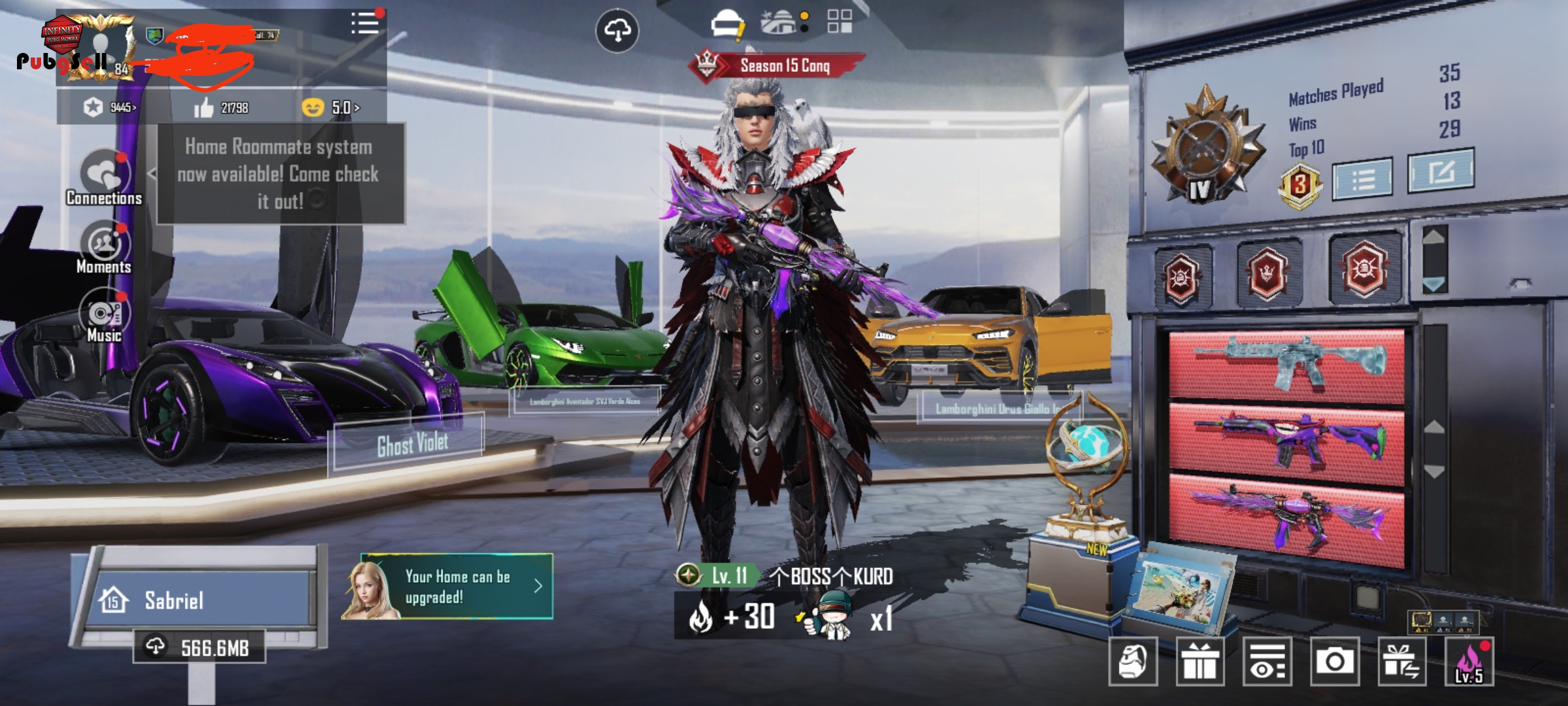Open the list menu beside the profile
The image size is (1568, 706).
(x=365, y=24)
